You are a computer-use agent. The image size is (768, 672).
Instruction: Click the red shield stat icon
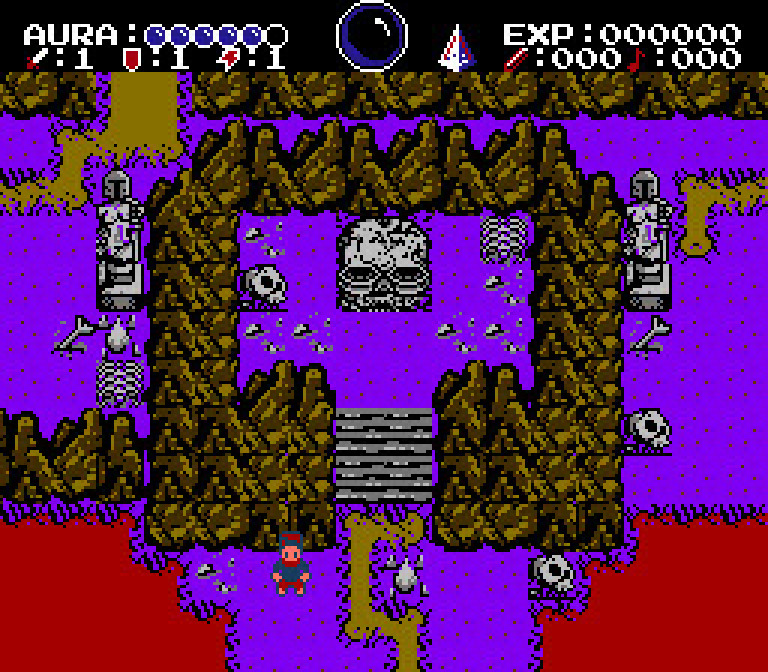pos(130,59)
